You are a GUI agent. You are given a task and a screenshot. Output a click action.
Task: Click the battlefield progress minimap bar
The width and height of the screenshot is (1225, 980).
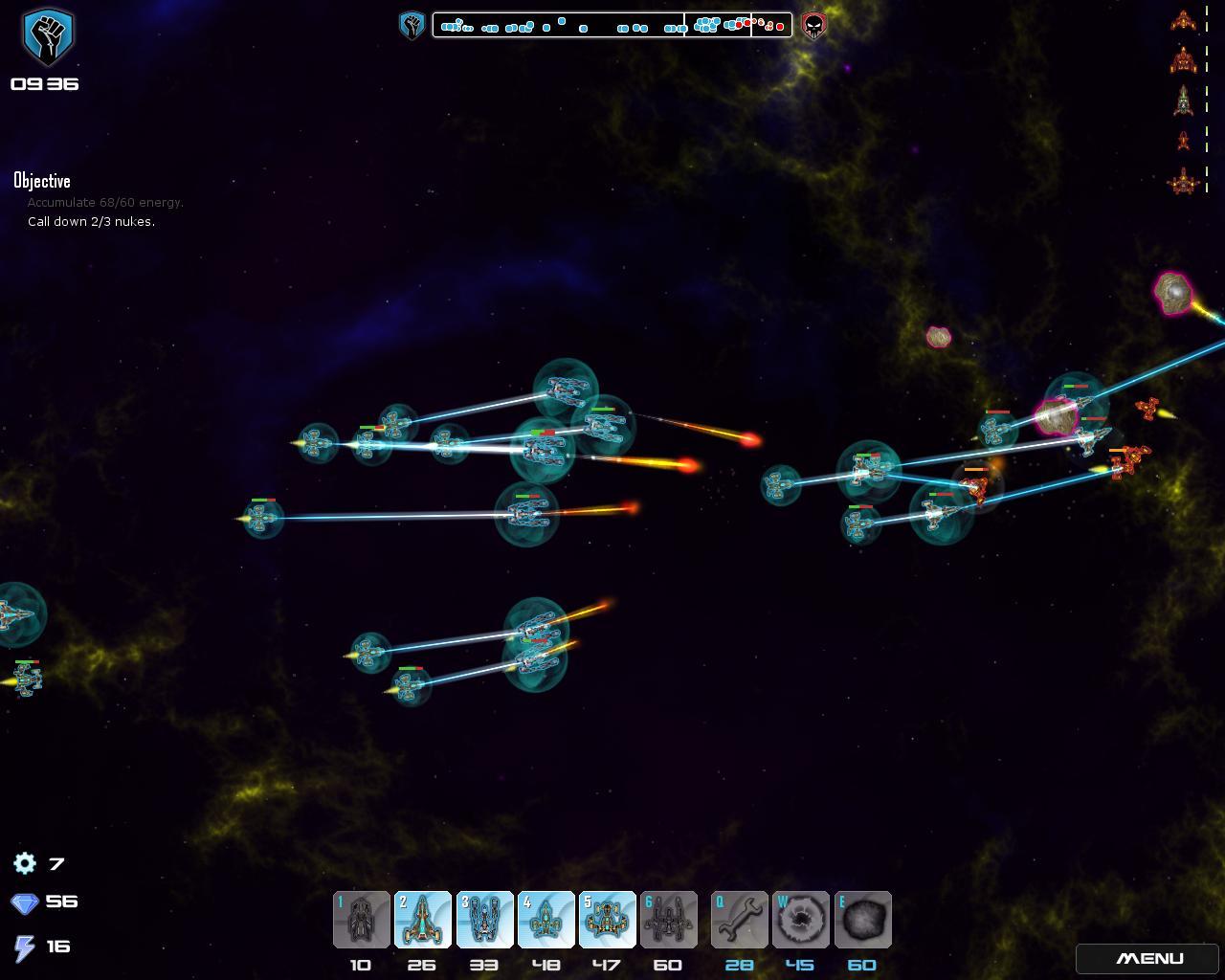[x=612, y=25]
